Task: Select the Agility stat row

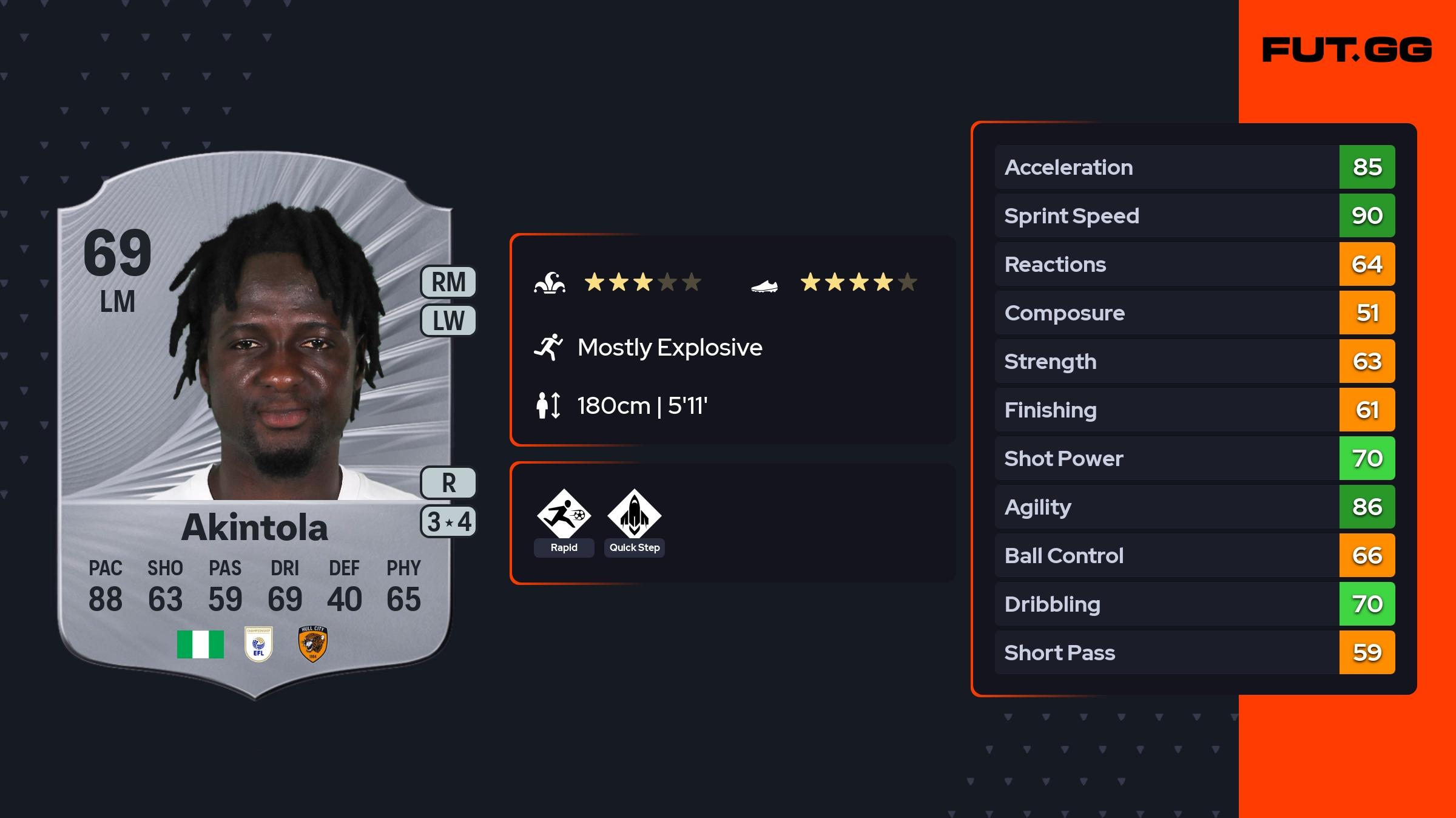Action: click(x=1194, y=507)
